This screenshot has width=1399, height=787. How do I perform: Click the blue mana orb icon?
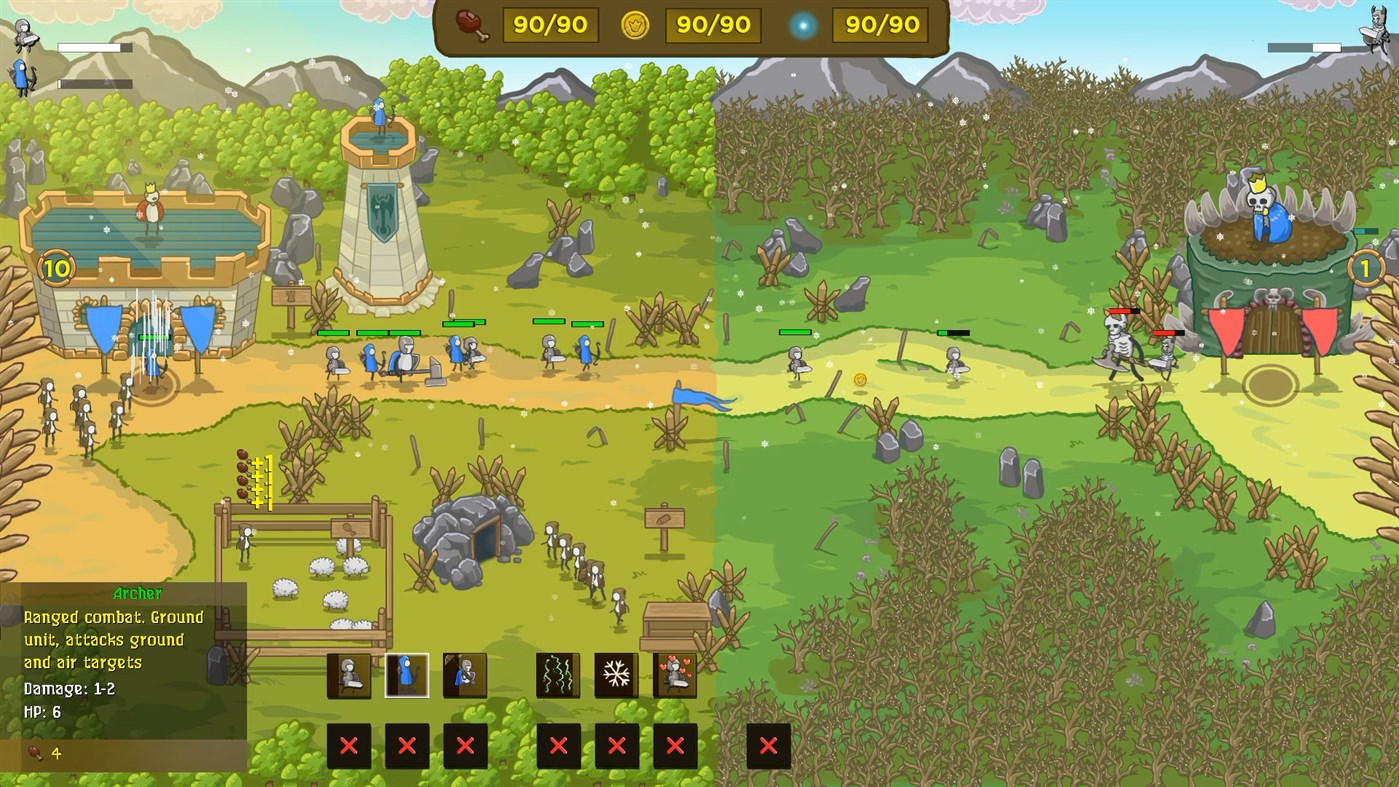tap(802, 25)
